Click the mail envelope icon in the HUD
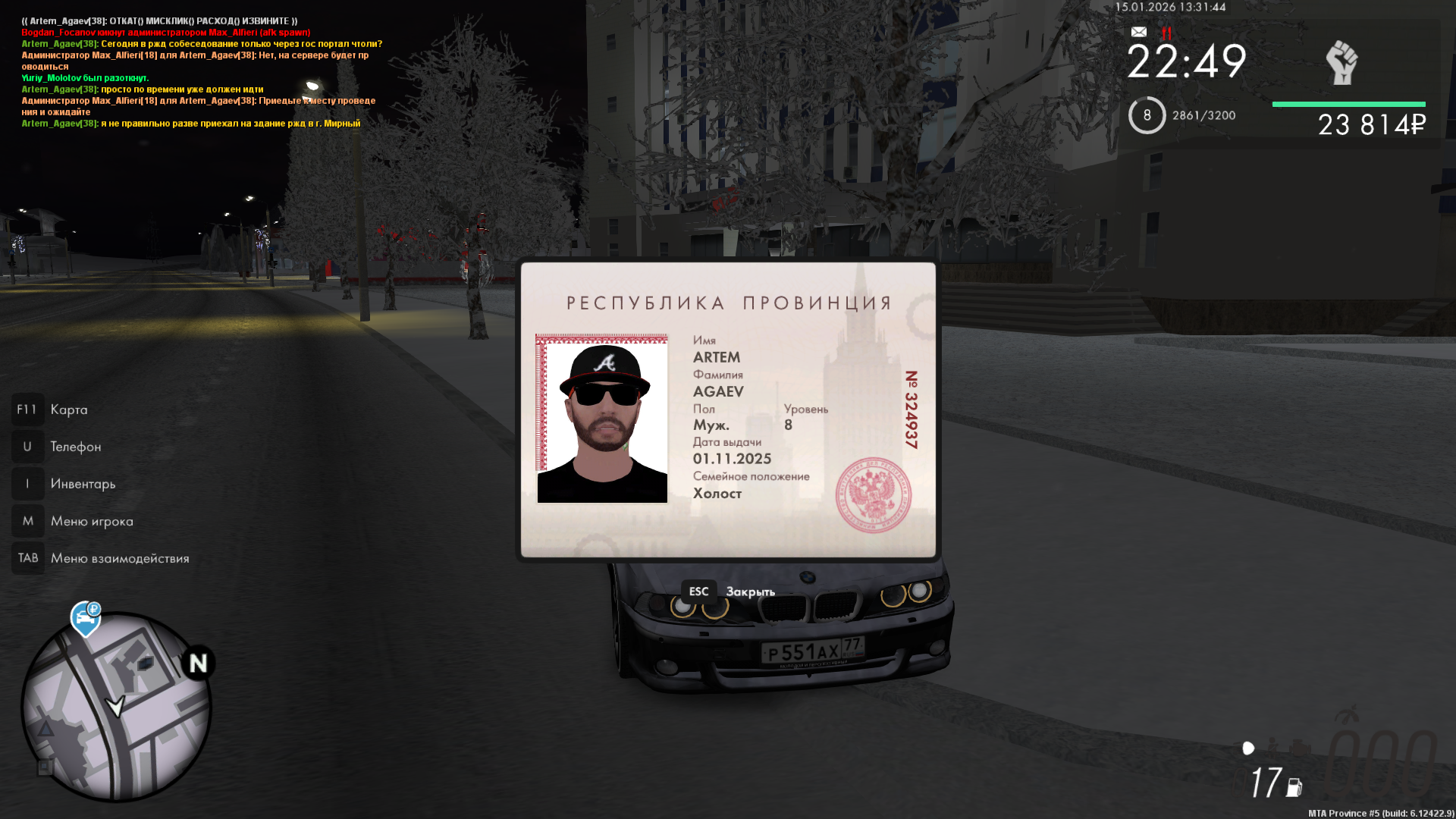 (x=1137, y=33)
